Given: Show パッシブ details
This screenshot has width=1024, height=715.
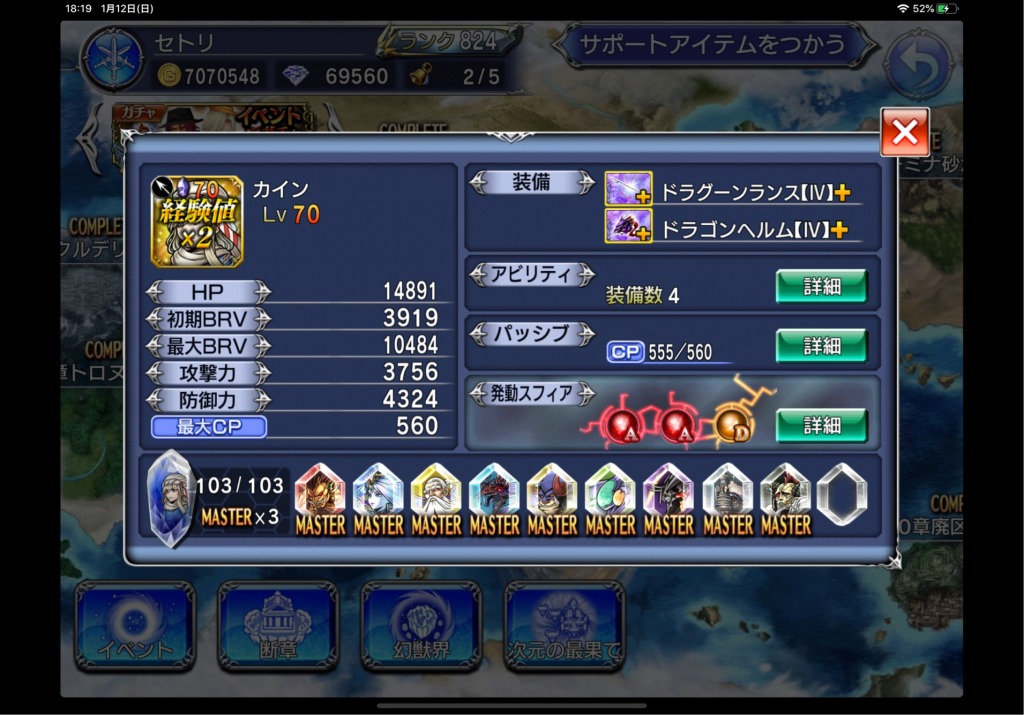Looking at the screenshot, I should pyautogui.click(x=821, y=346).
